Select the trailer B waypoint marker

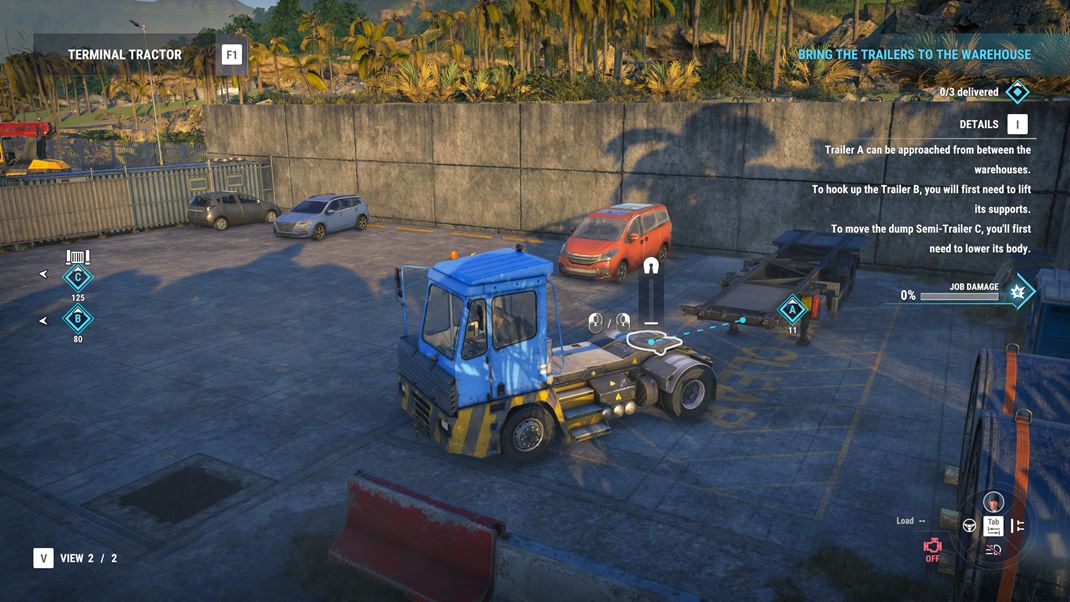78,320
